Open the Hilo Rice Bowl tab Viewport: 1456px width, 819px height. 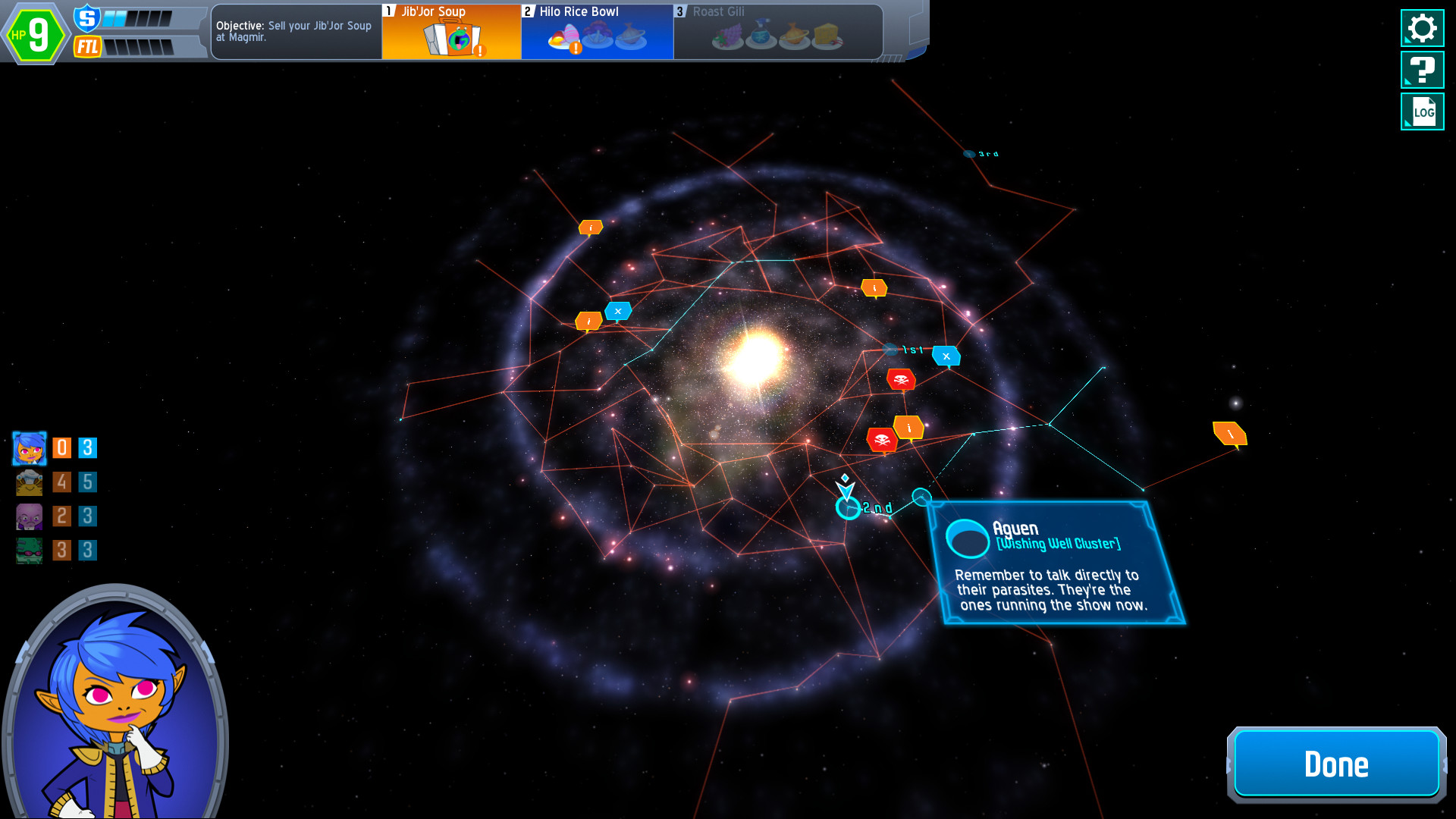596,30
